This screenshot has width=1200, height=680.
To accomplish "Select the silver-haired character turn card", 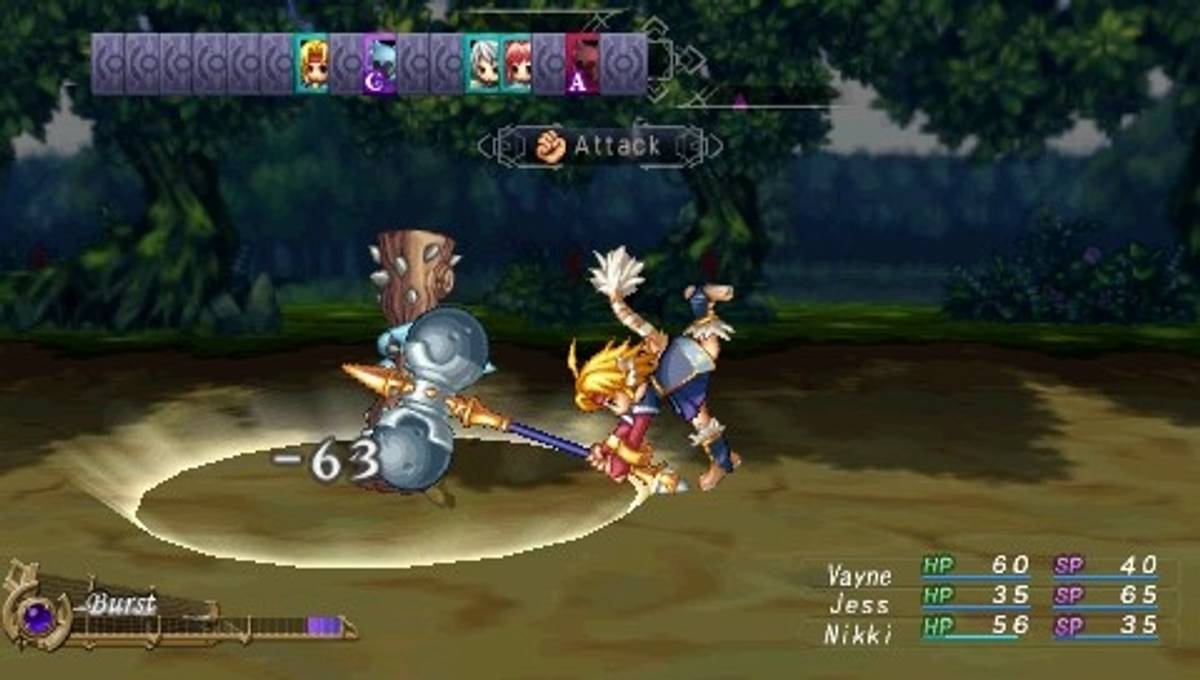I will (483, 64).
